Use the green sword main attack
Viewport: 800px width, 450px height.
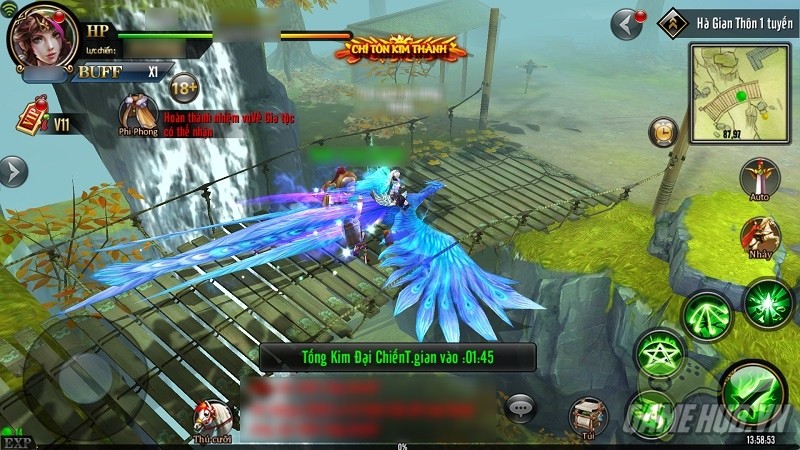tap(751, 392)
